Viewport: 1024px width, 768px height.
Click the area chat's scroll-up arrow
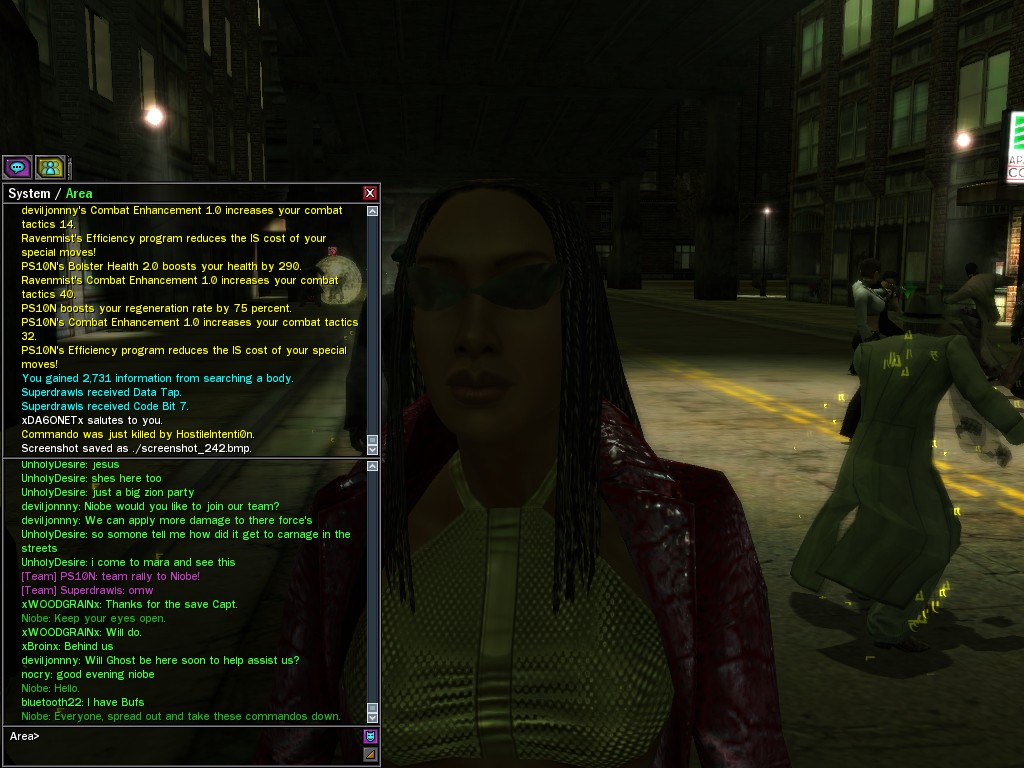coord(373,466)
